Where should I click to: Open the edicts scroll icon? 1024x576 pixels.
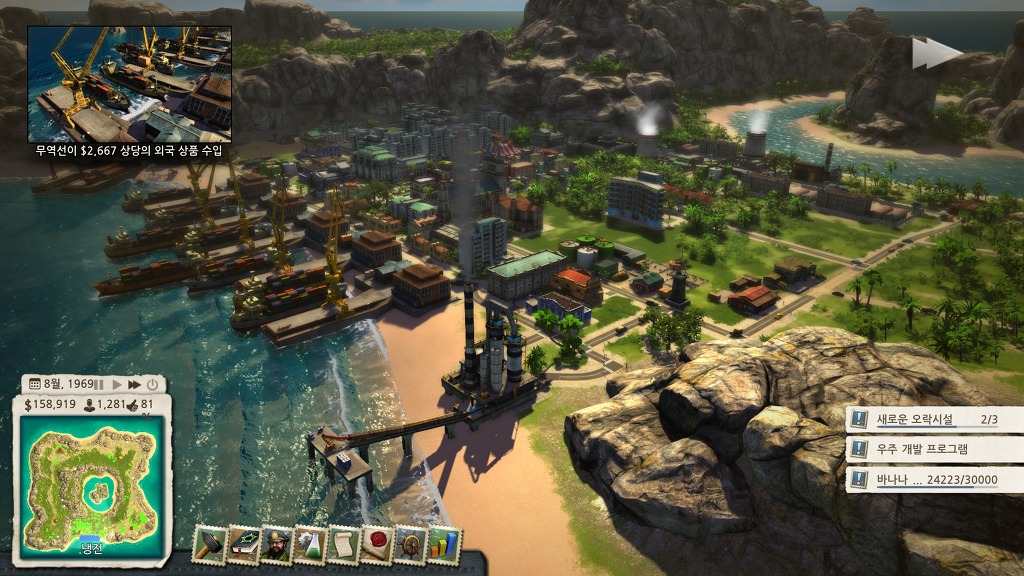pos(343,543)
